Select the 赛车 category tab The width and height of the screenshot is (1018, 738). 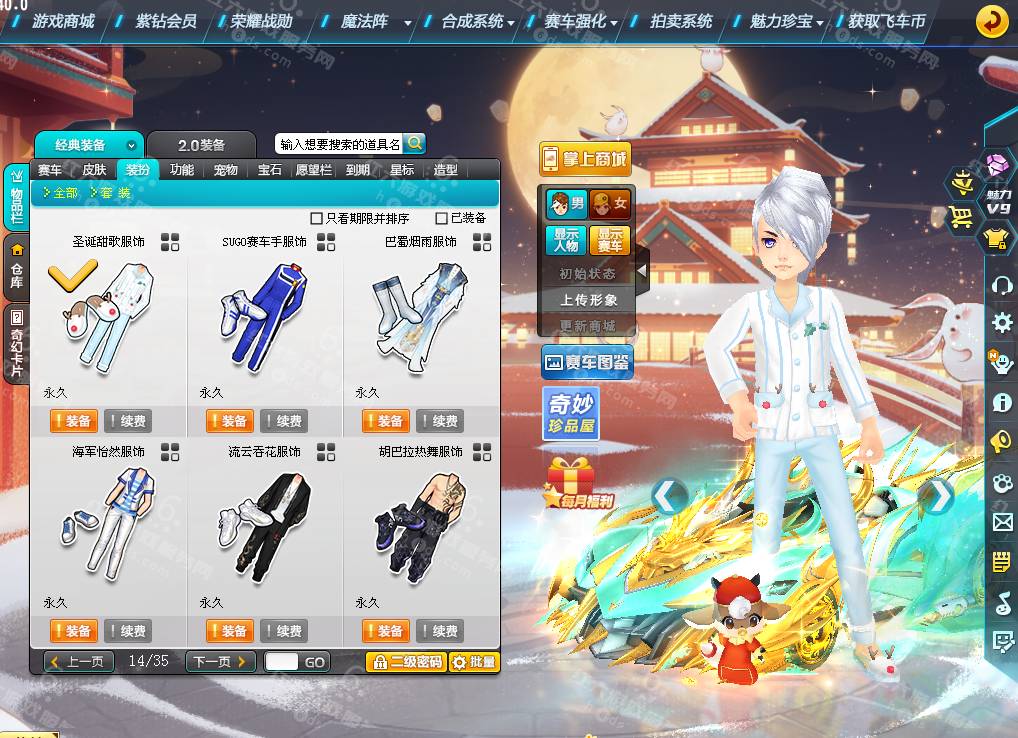point(50,170)
